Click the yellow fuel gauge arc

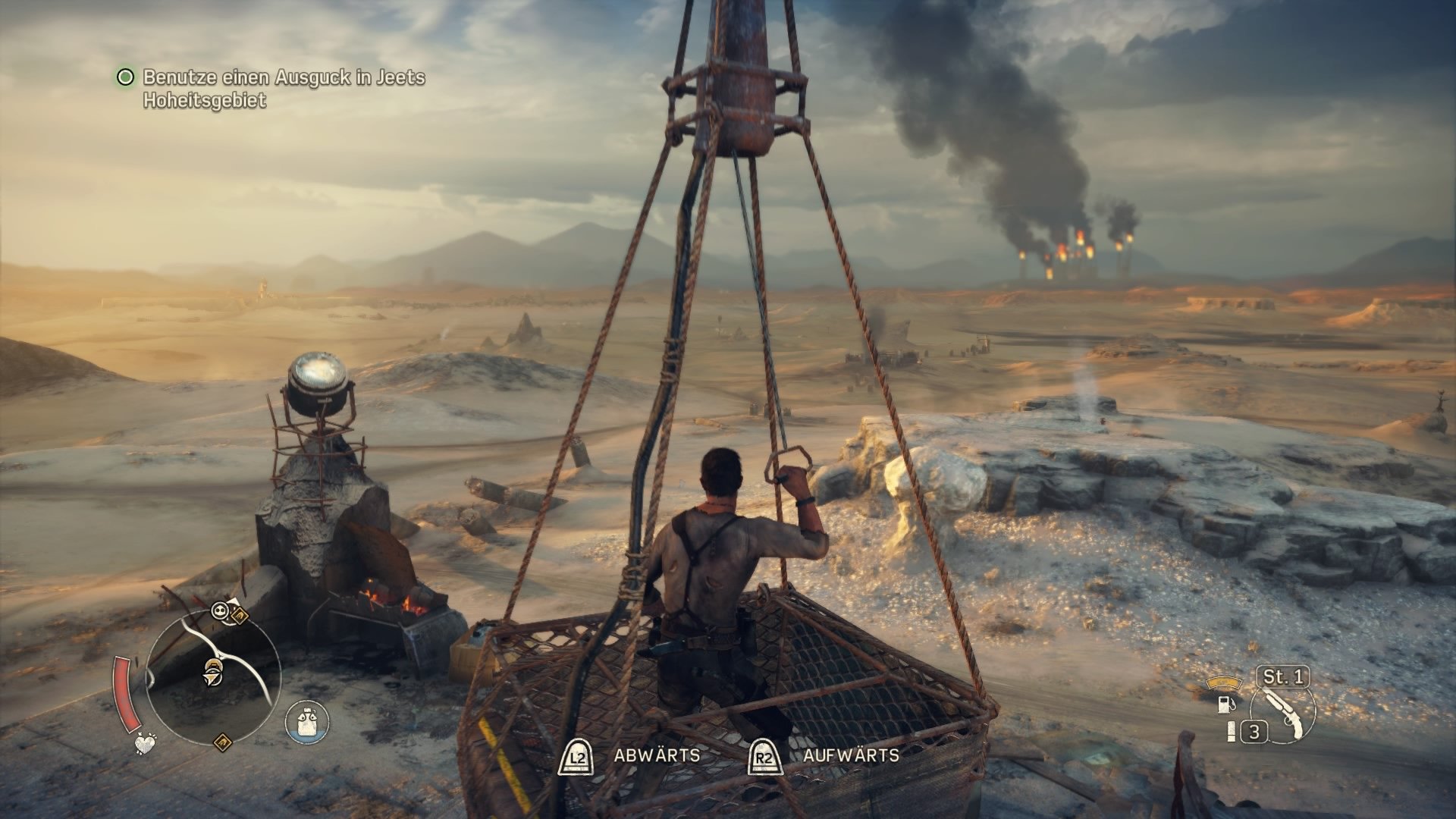pyautogui.click(x=1224, y=683)
